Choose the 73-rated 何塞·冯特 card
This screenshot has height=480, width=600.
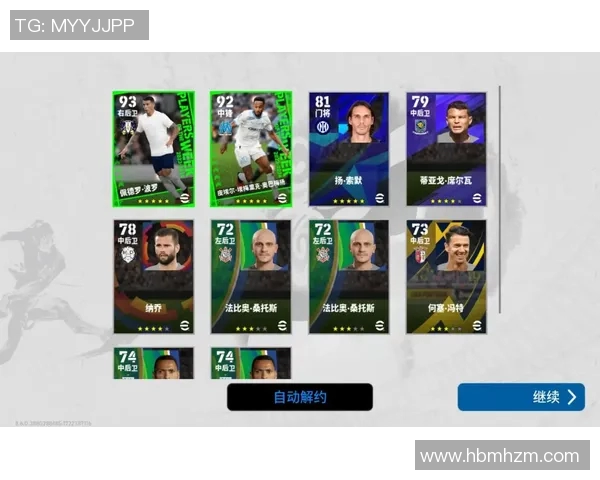pos(446,276)
